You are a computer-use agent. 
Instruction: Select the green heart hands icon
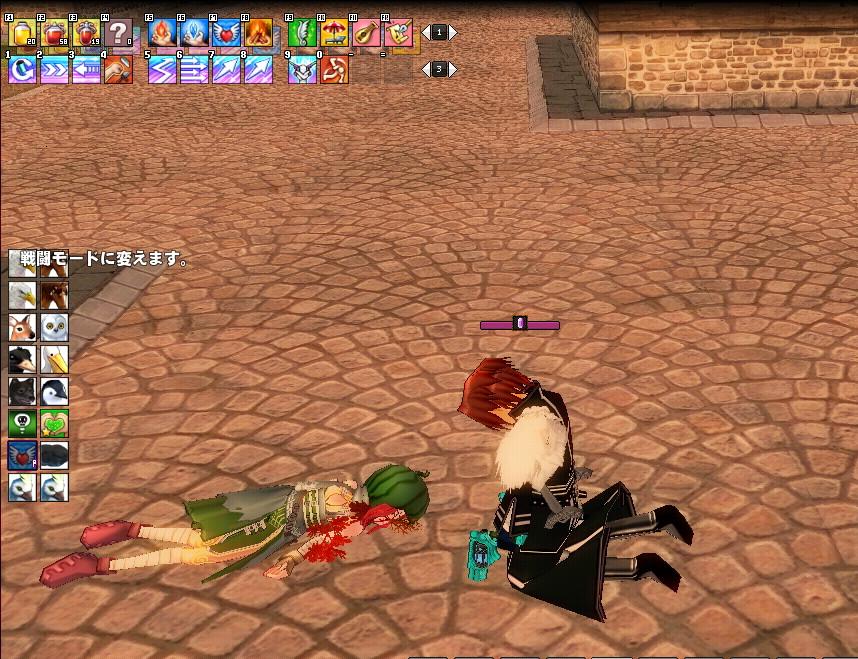click(x=54, y=423)
